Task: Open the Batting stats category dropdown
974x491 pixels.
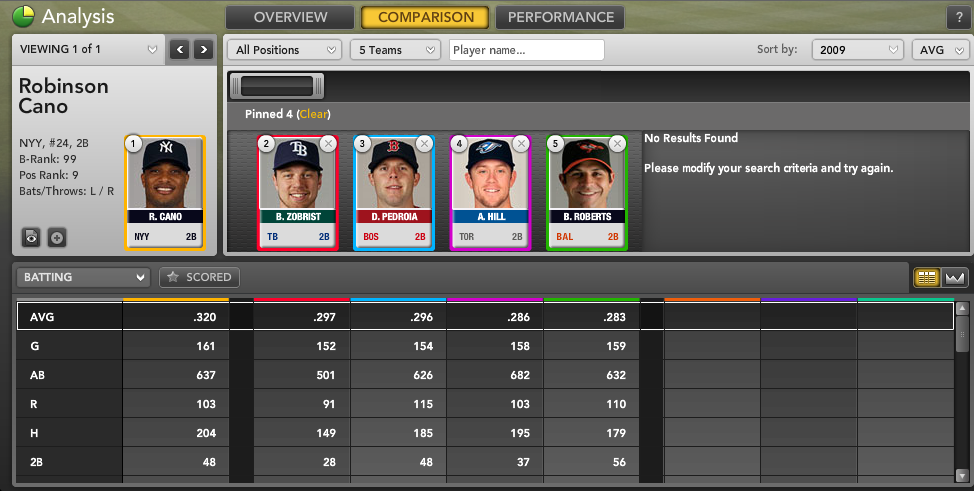Action: [x=84, y=277]
